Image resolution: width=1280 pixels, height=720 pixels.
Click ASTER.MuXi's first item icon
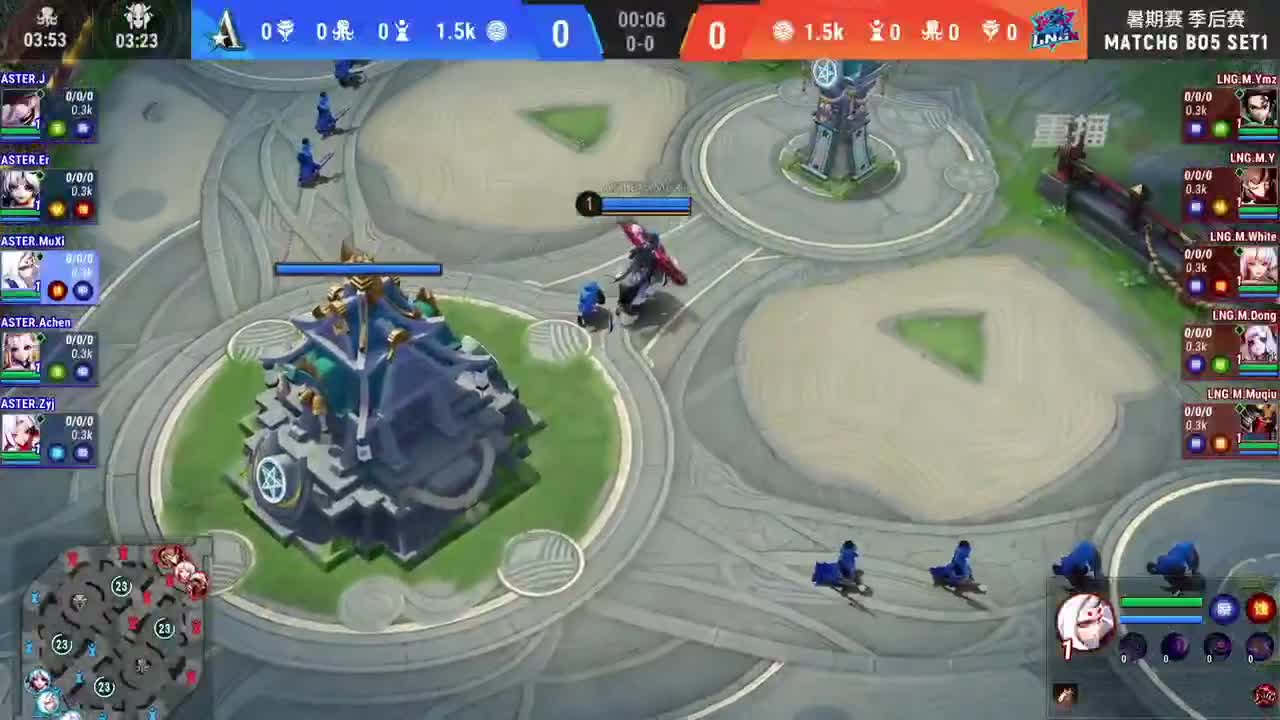pos(58,290)
